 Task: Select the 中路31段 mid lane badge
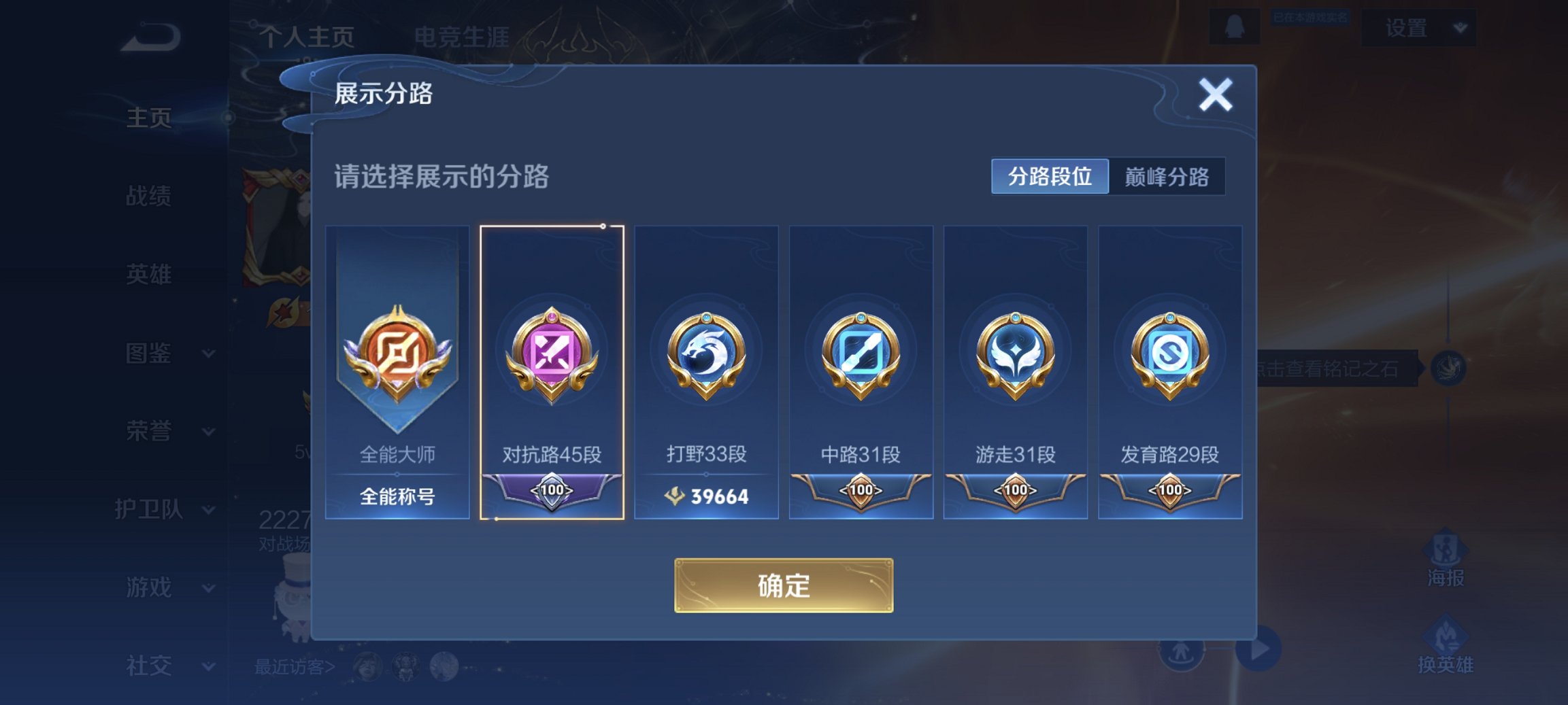pos(861,374)
